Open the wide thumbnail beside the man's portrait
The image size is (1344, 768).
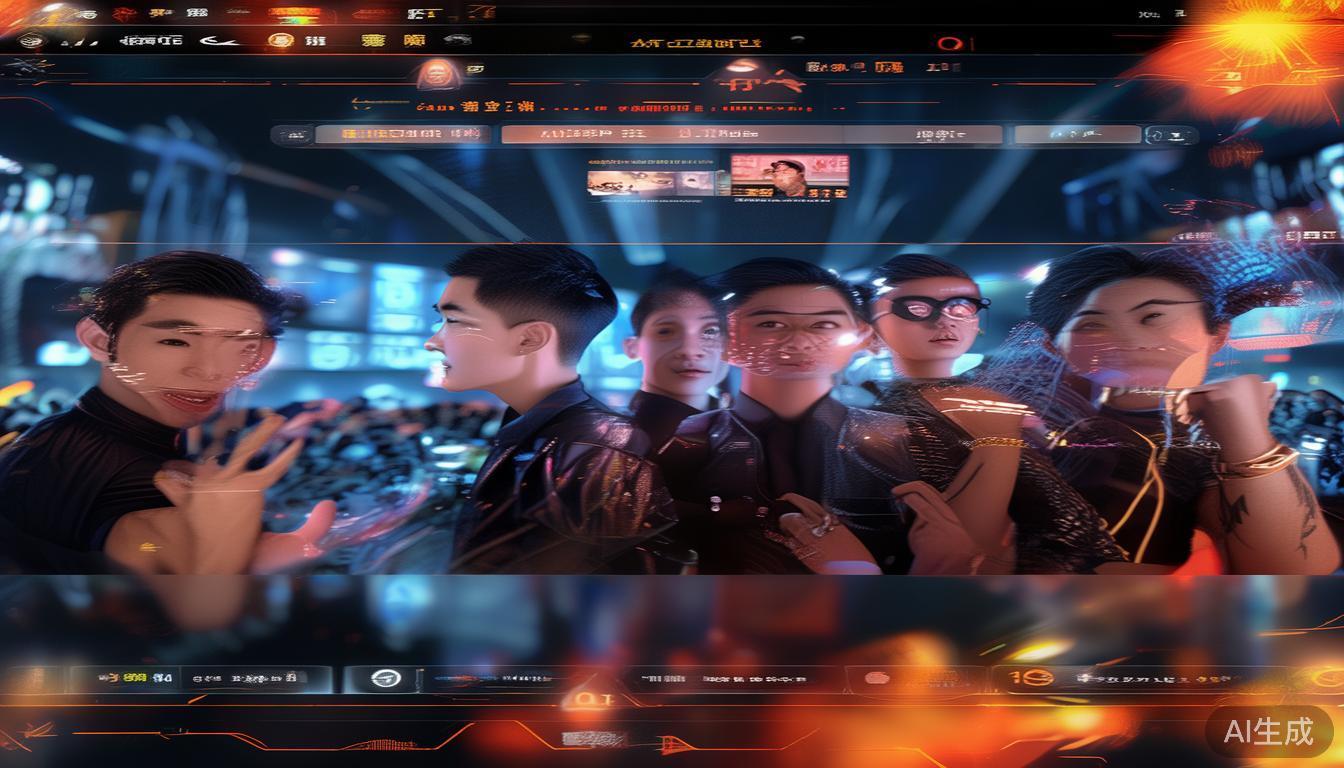(651, 182)
